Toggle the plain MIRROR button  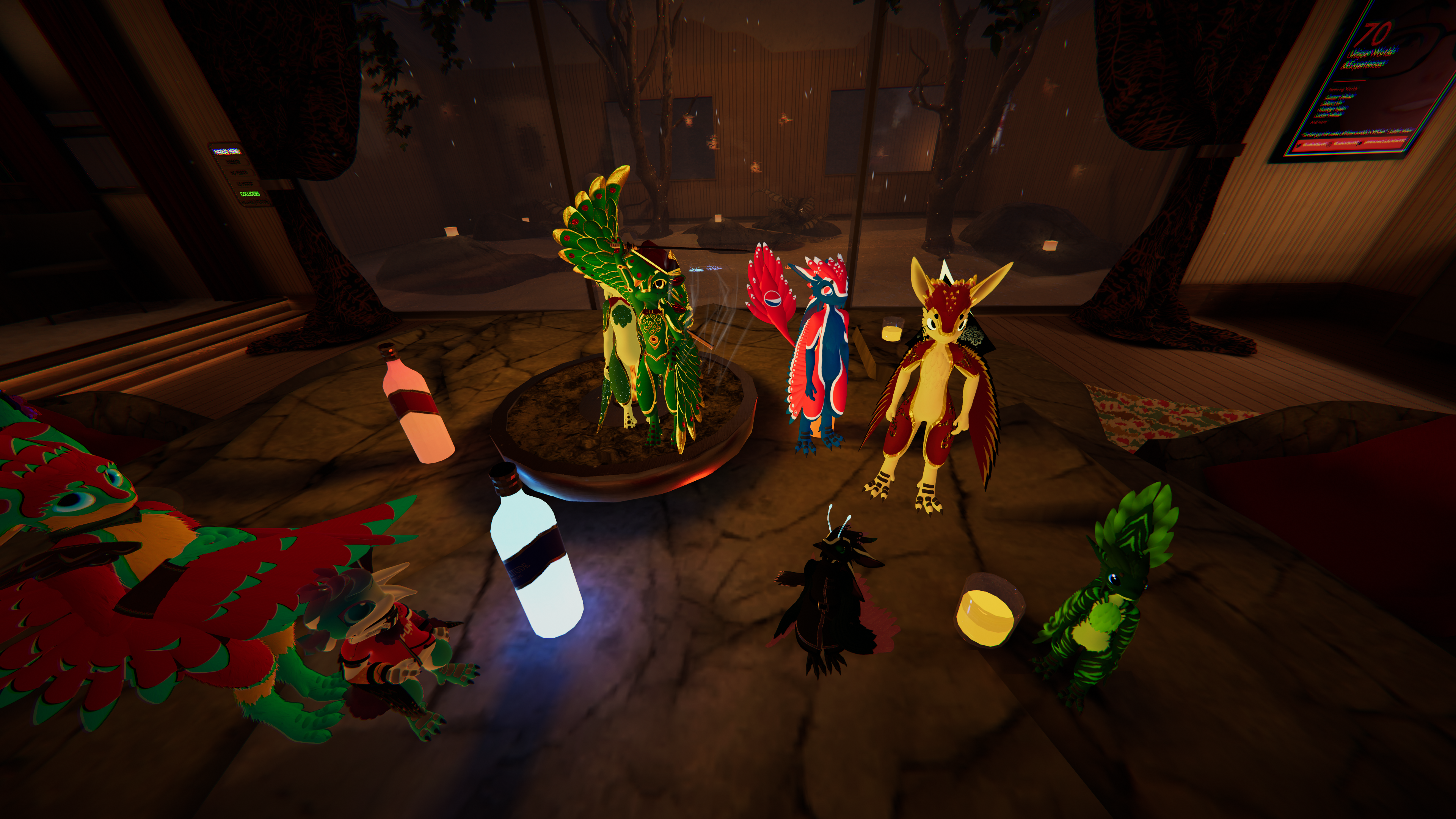click(x=234, y=162)
